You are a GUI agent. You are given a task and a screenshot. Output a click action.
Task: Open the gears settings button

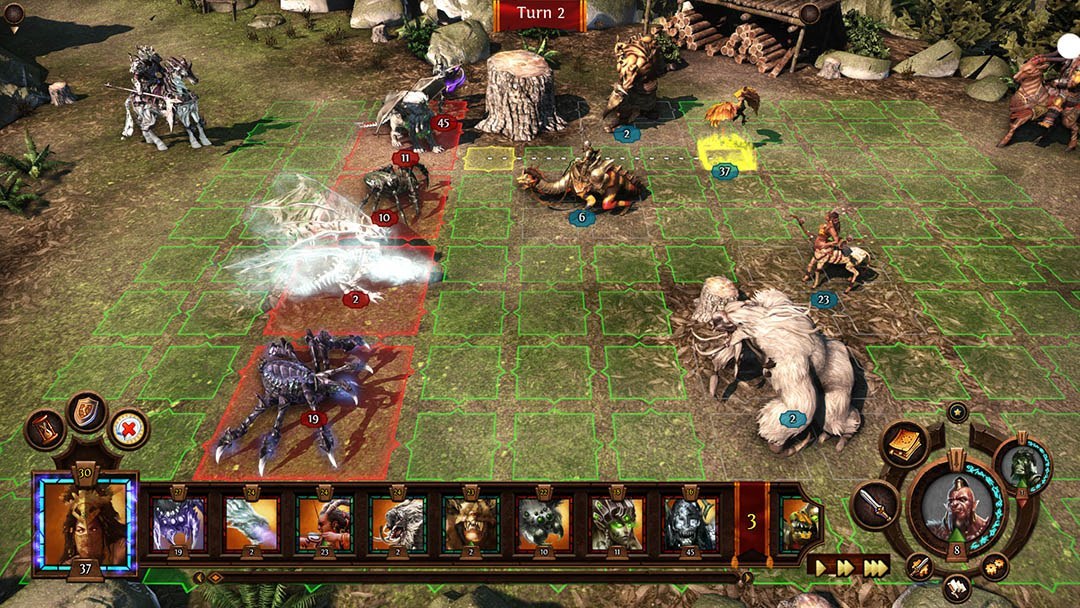[x=994, y=567]
